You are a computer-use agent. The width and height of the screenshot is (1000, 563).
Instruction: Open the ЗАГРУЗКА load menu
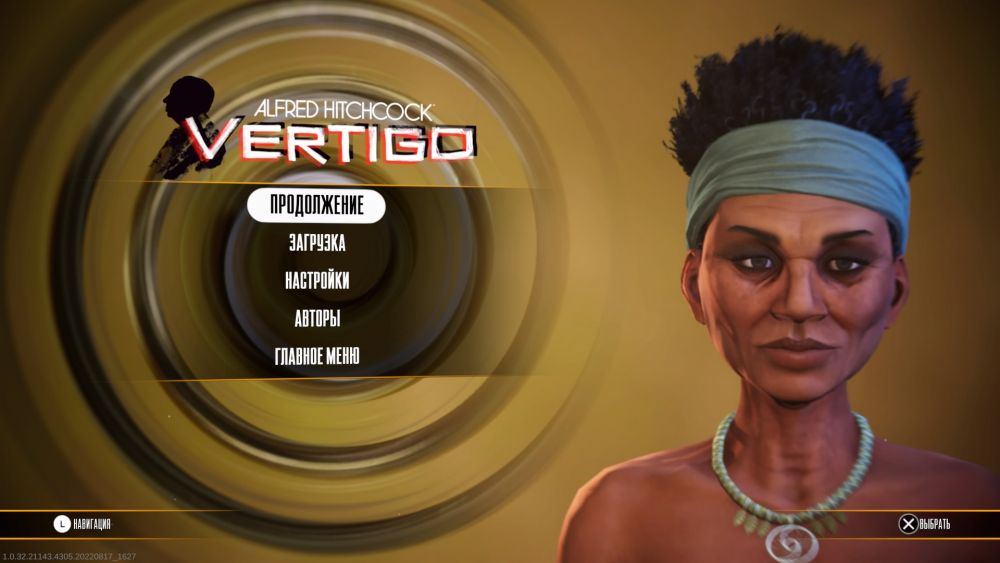click(x=316, y=243)
